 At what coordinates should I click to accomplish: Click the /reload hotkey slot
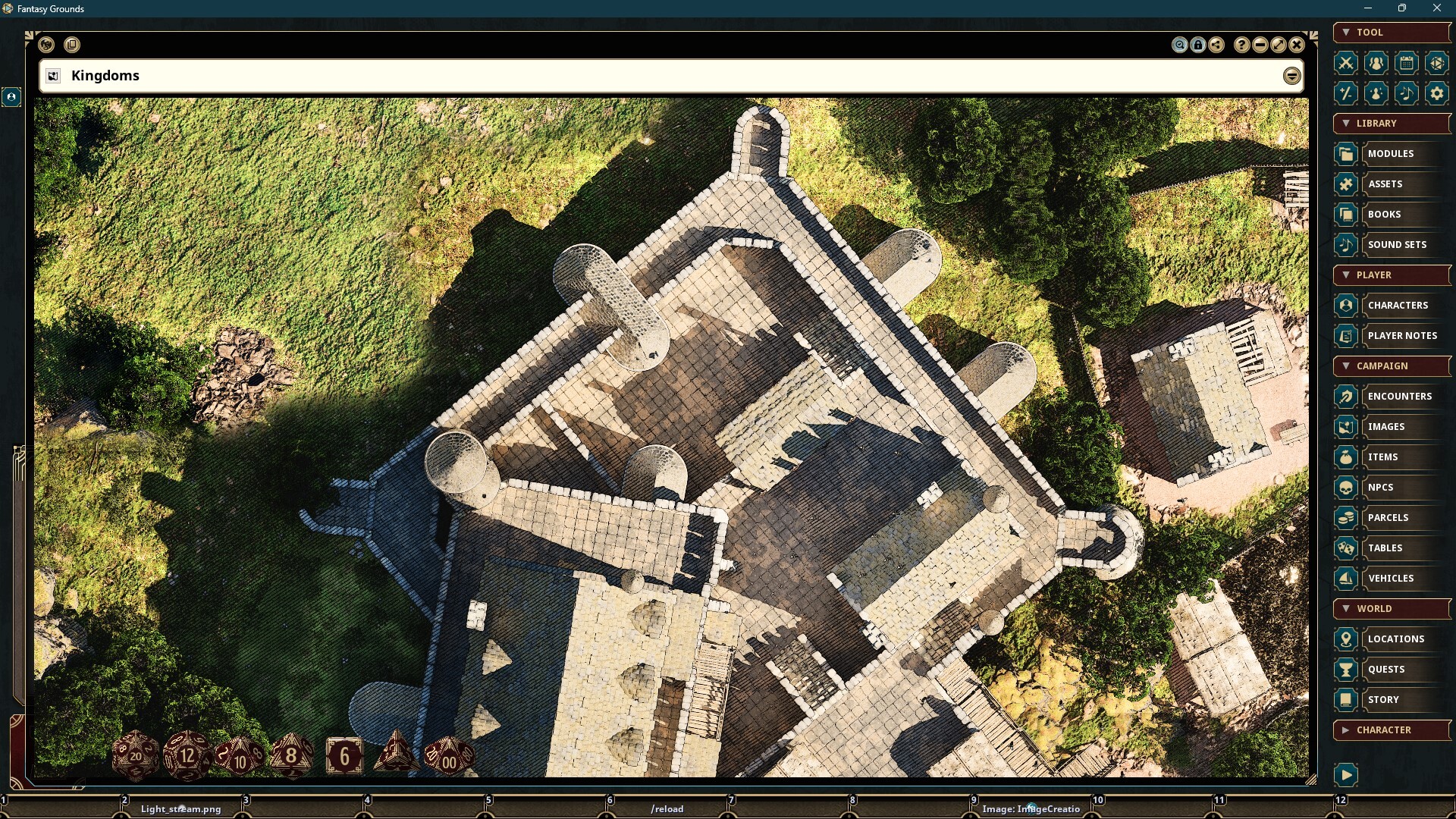[x=667, y=808]
